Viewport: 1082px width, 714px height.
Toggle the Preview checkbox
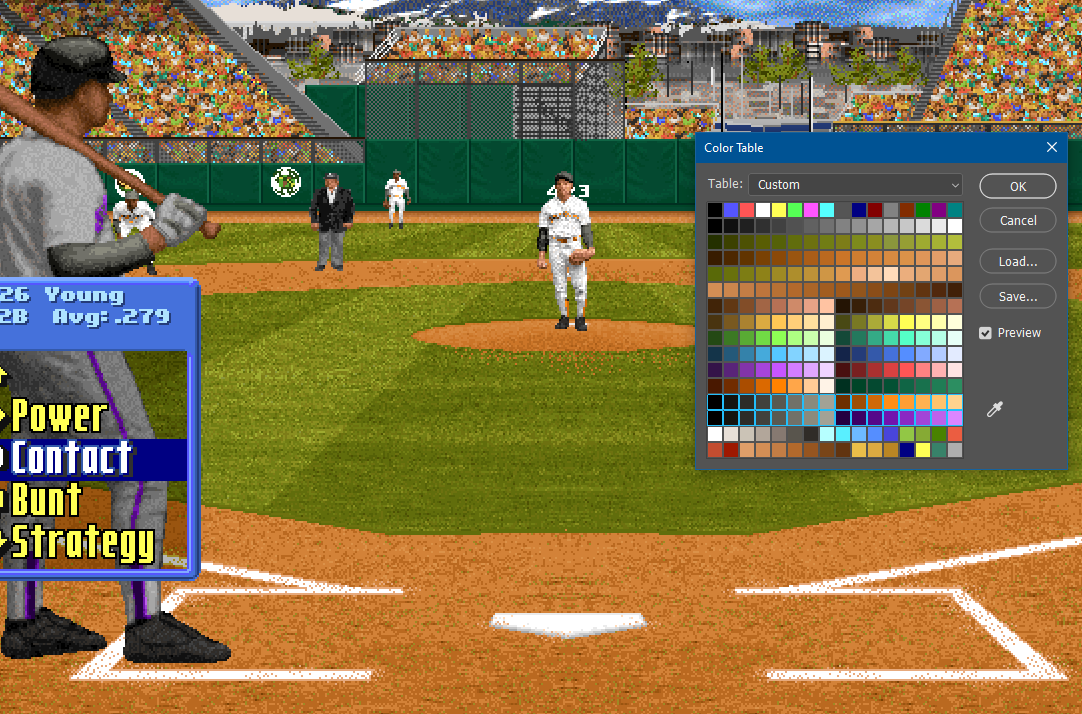pos(986,333)
